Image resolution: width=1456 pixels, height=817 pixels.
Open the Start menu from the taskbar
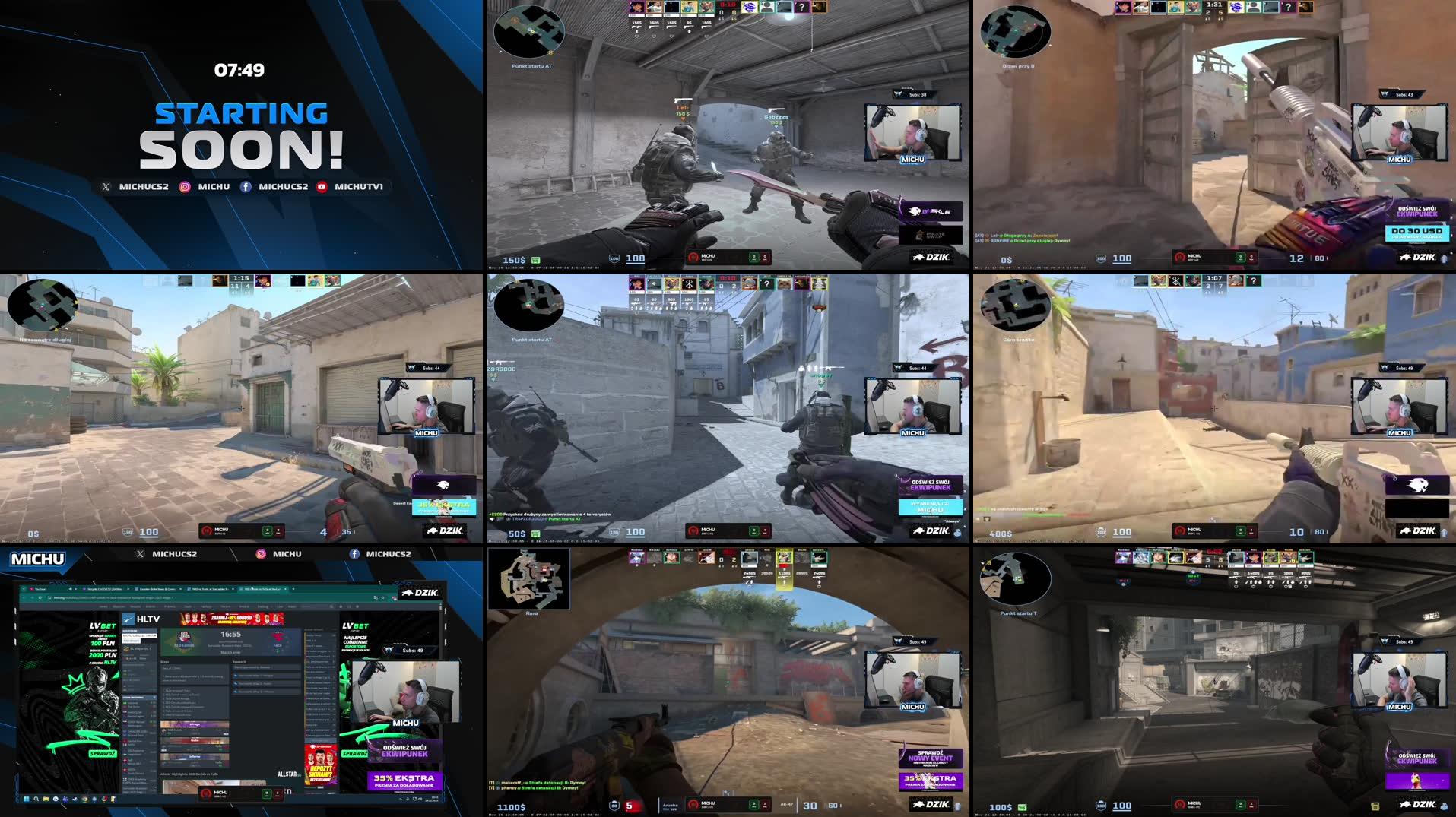pyautogui.click(x=26, y=799)
